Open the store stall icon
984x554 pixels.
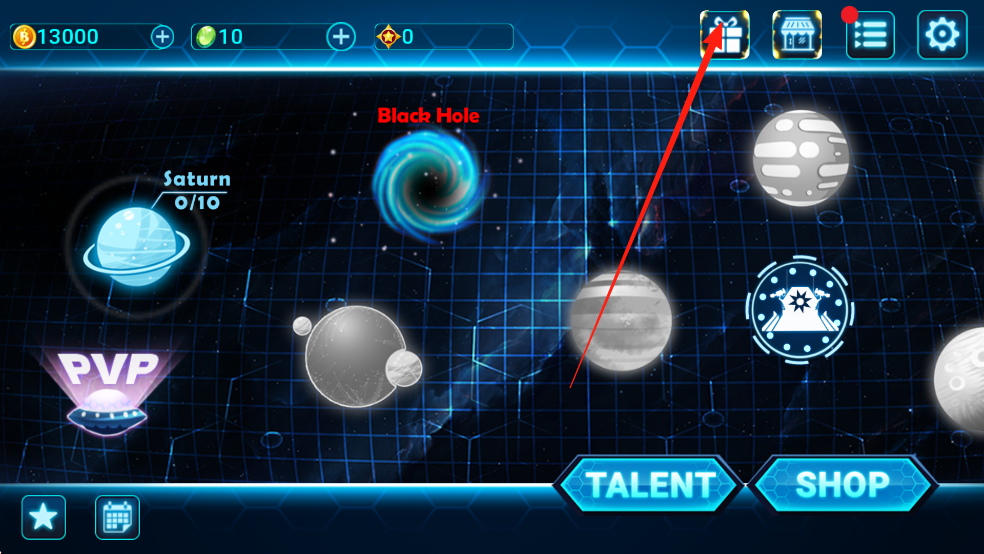[x=797, y=35]
